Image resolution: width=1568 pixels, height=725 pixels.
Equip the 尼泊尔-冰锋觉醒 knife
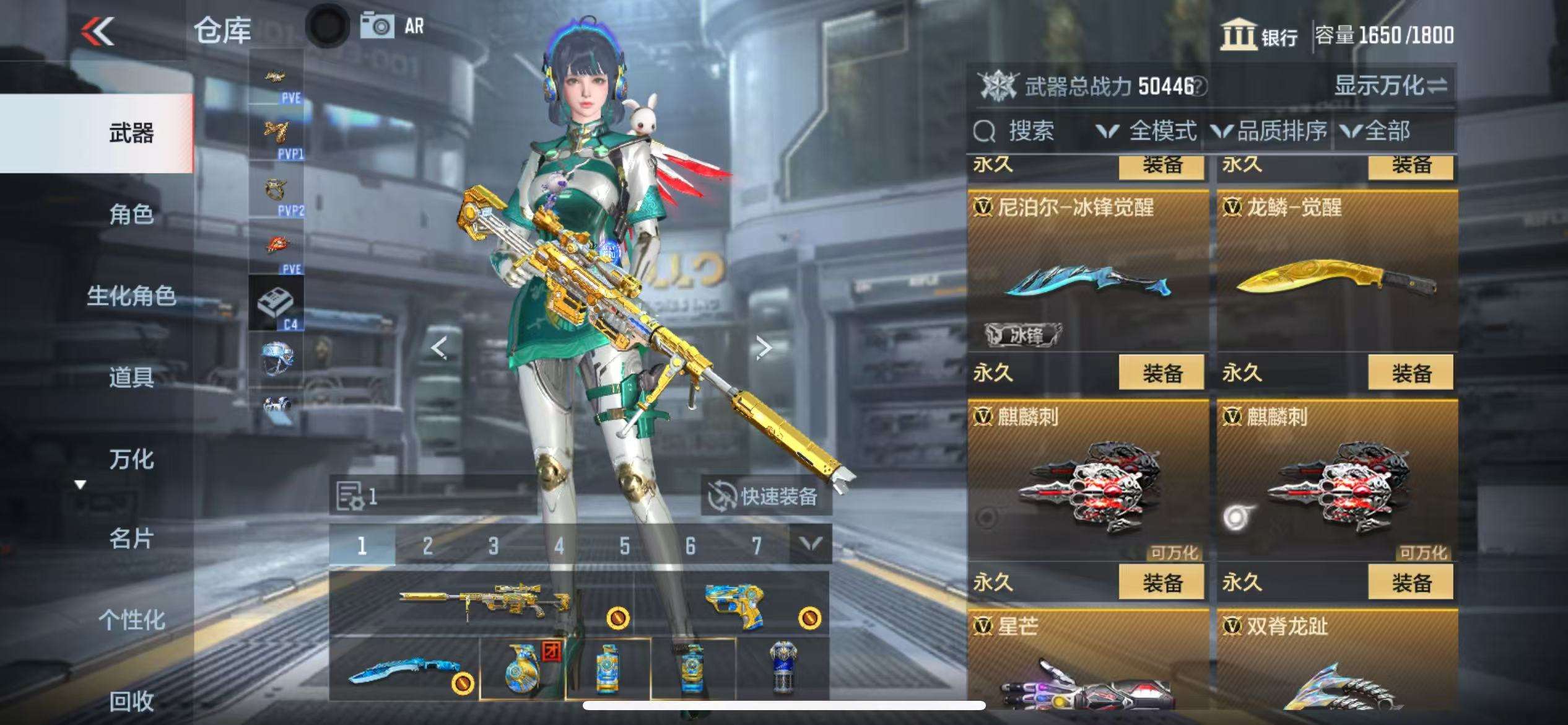click(1162, 373)
